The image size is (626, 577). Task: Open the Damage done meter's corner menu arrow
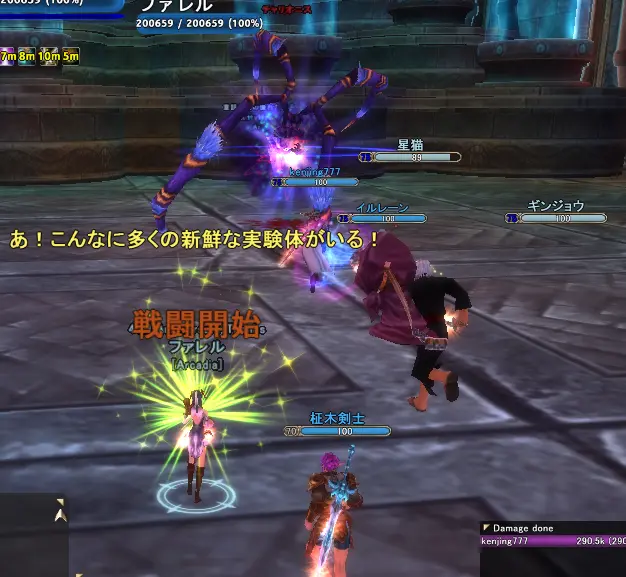(486, 527)
